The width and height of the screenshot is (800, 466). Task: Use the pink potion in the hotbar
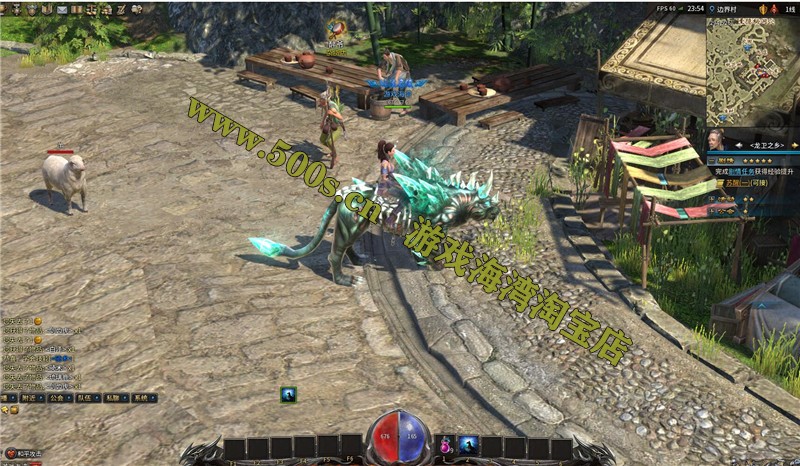click(x=444, y=446)
